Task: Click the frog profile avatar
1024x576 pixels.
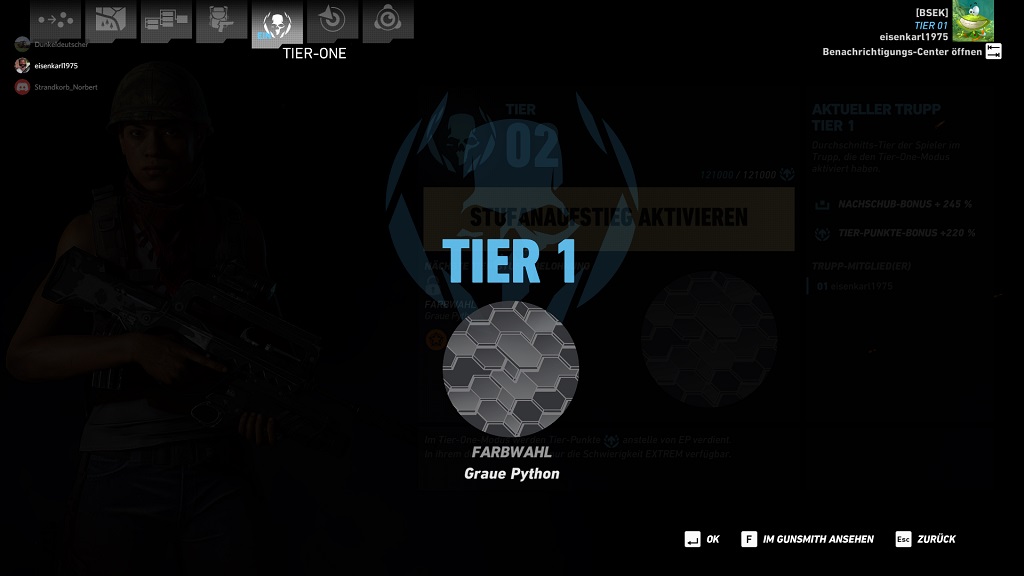Action: [972, 21]
